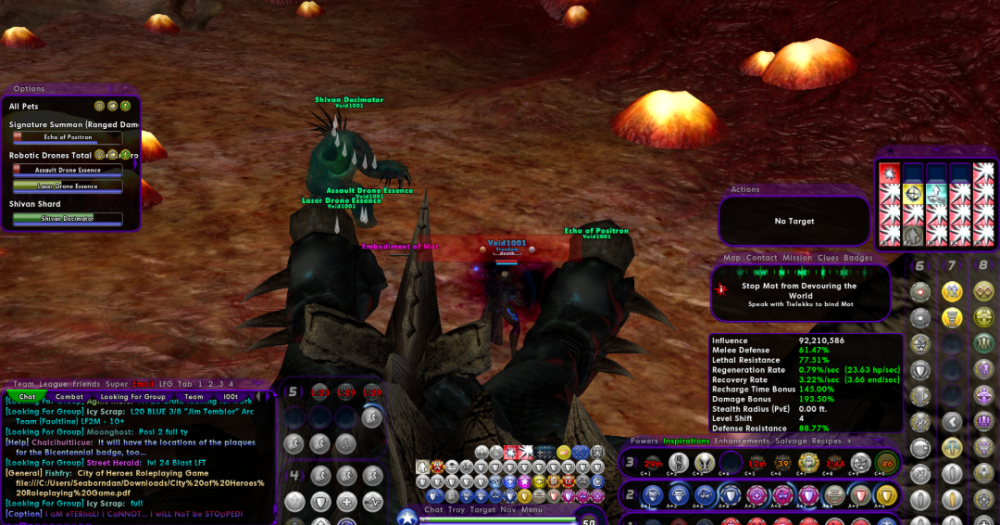Use the yellow crosshair inspiration
This screenshot has width=1000, height=525.
point(913,195)
